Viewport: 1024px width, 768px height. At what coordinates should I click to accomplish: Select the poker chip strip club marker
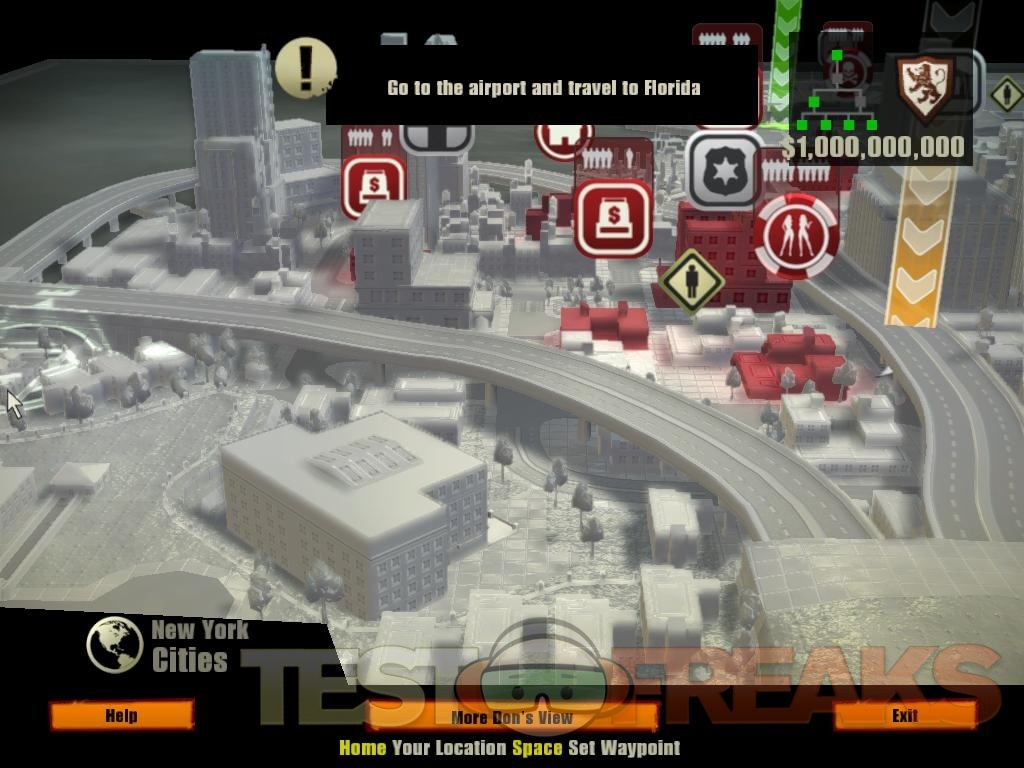tap(797, 235)
